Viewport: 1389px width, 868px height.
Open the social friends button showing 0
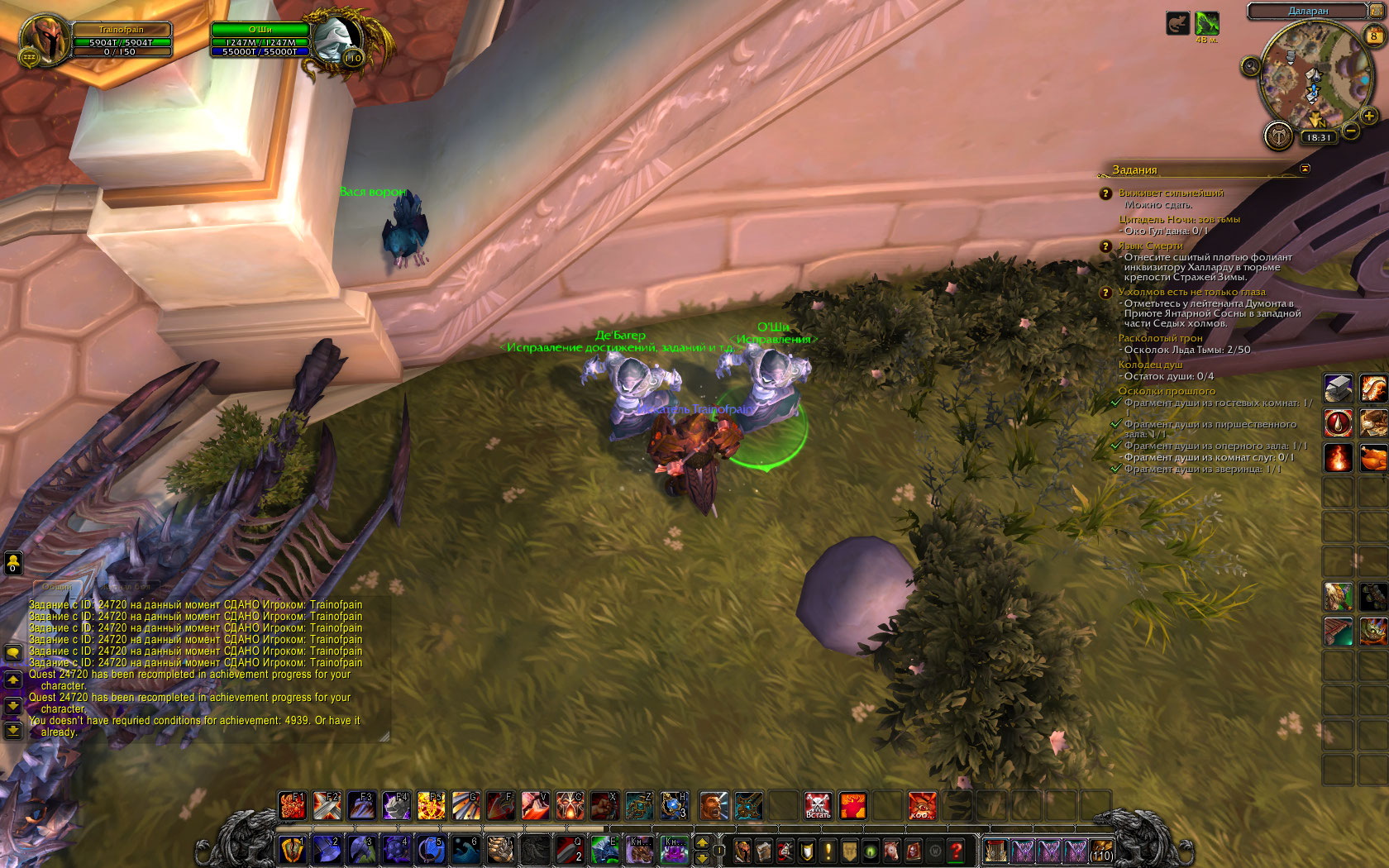point(13,563)
